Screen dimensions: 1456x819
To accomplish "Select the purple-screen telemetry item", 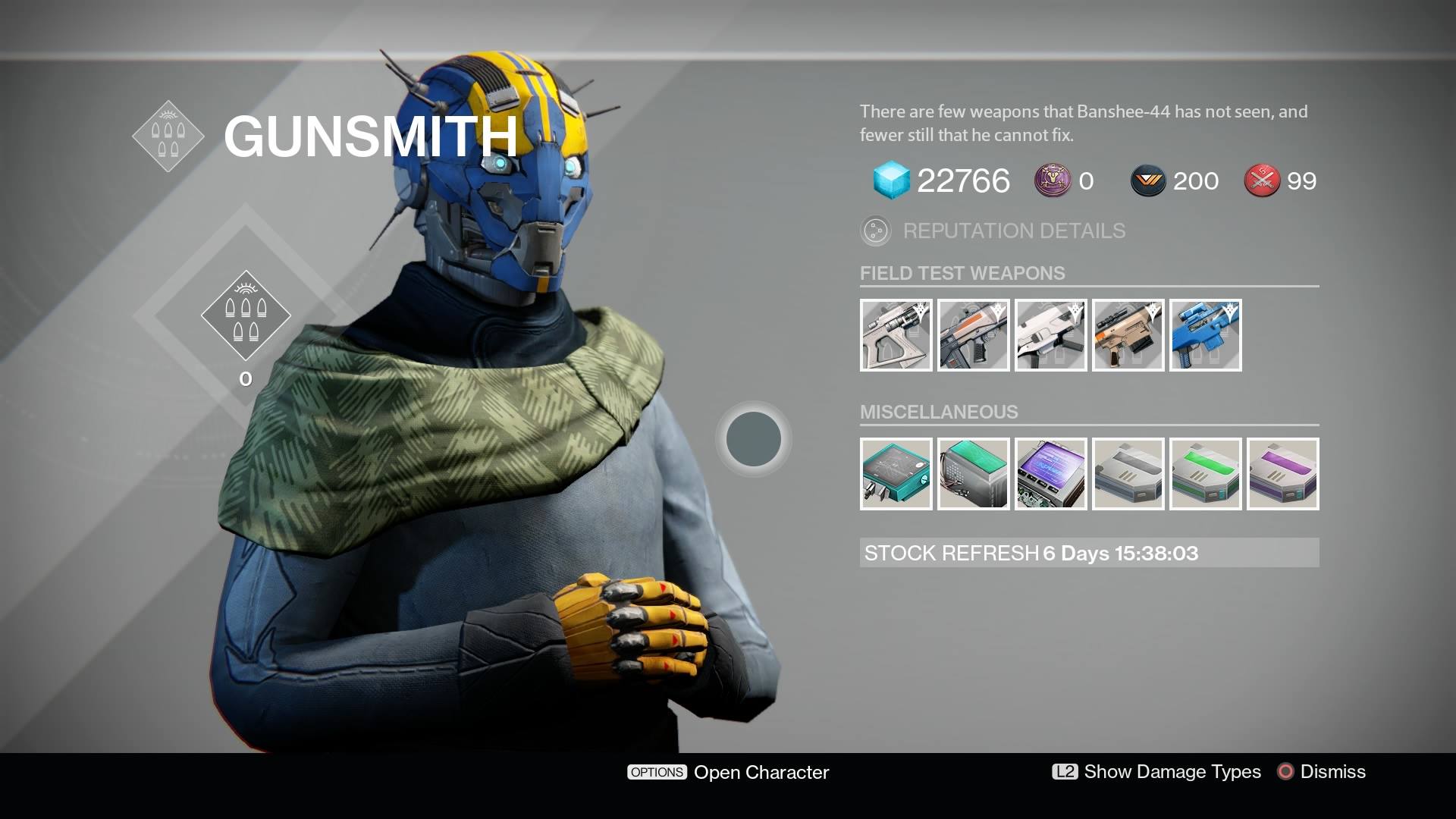I will tap(1050, 474).
